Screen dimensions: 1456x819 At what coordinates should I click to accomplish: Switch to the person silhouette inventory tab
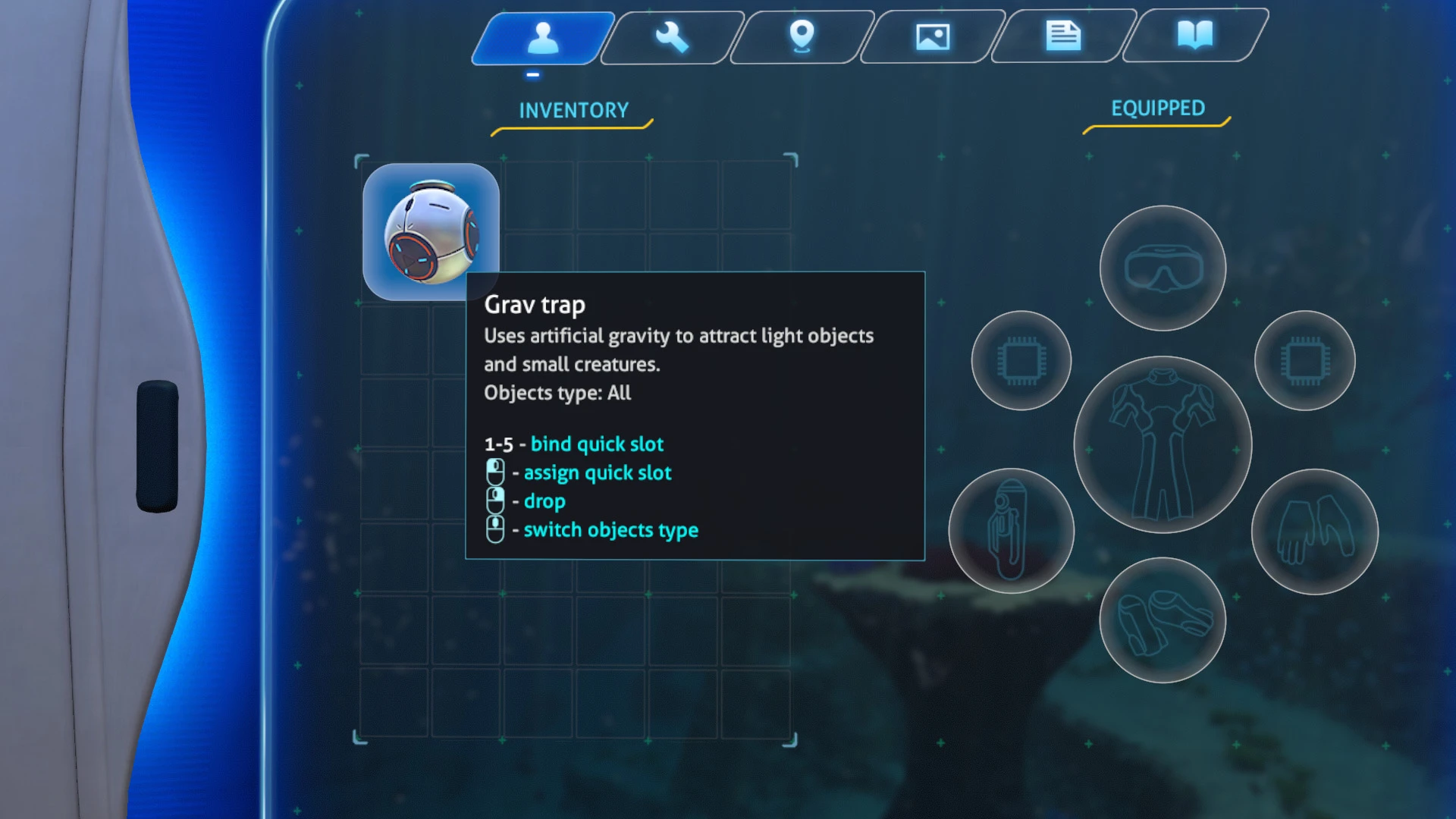543,37
